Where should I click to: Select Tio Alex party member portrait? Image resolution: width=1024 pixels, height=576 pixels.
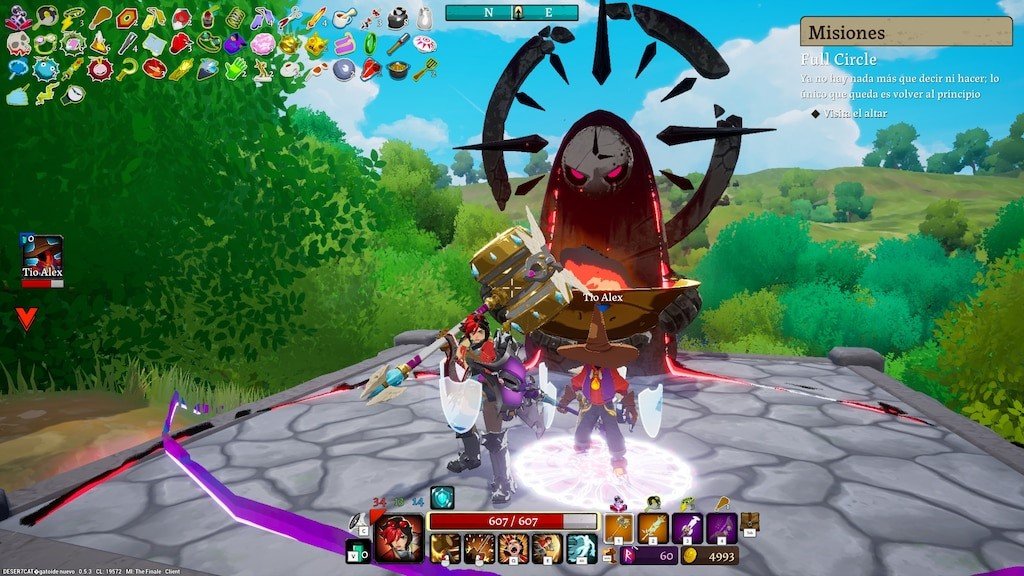point(43,254)
